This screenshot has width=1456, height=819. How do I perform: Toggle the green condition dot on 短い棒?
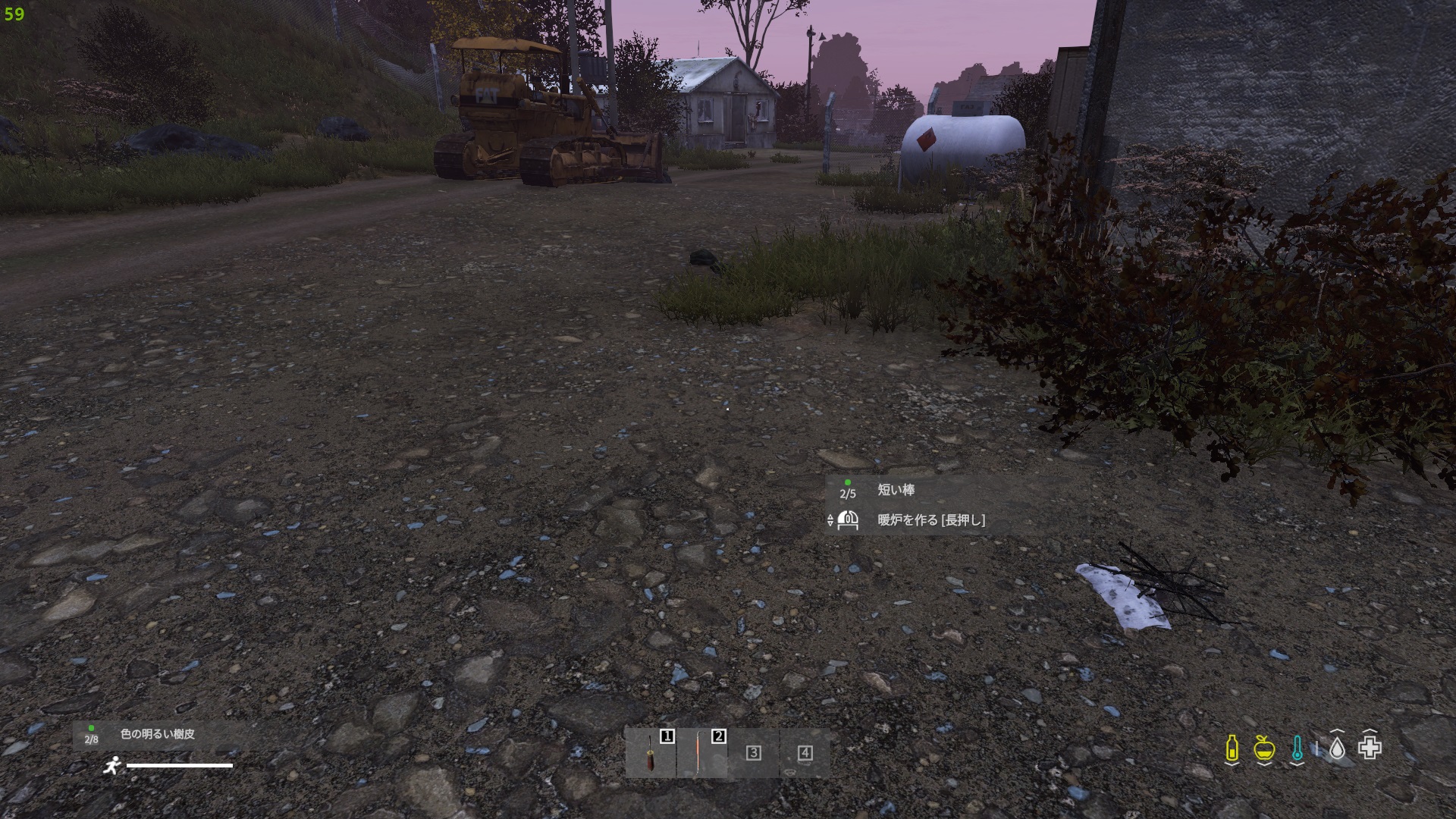click(x=848, y=482)
